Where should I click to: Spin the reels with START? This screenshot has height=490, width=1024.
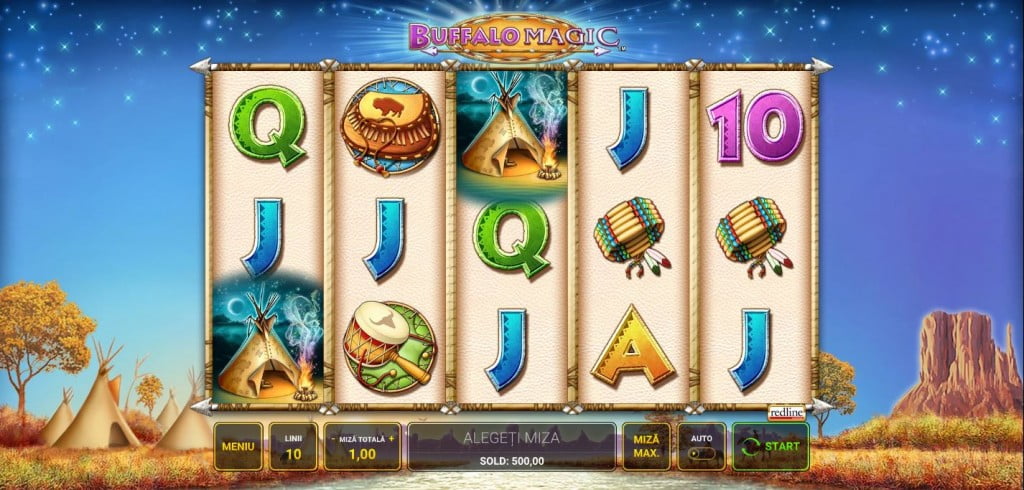click(770, 446)
